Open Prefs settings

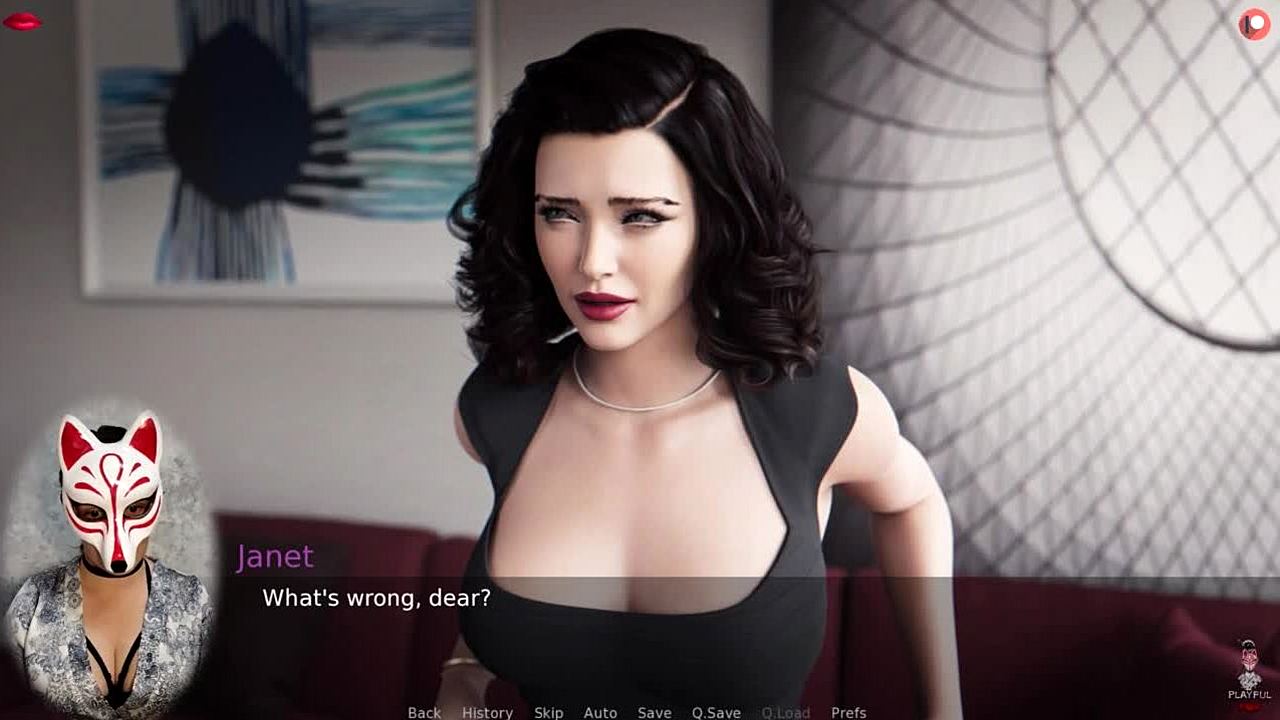(x=848, y=712)
